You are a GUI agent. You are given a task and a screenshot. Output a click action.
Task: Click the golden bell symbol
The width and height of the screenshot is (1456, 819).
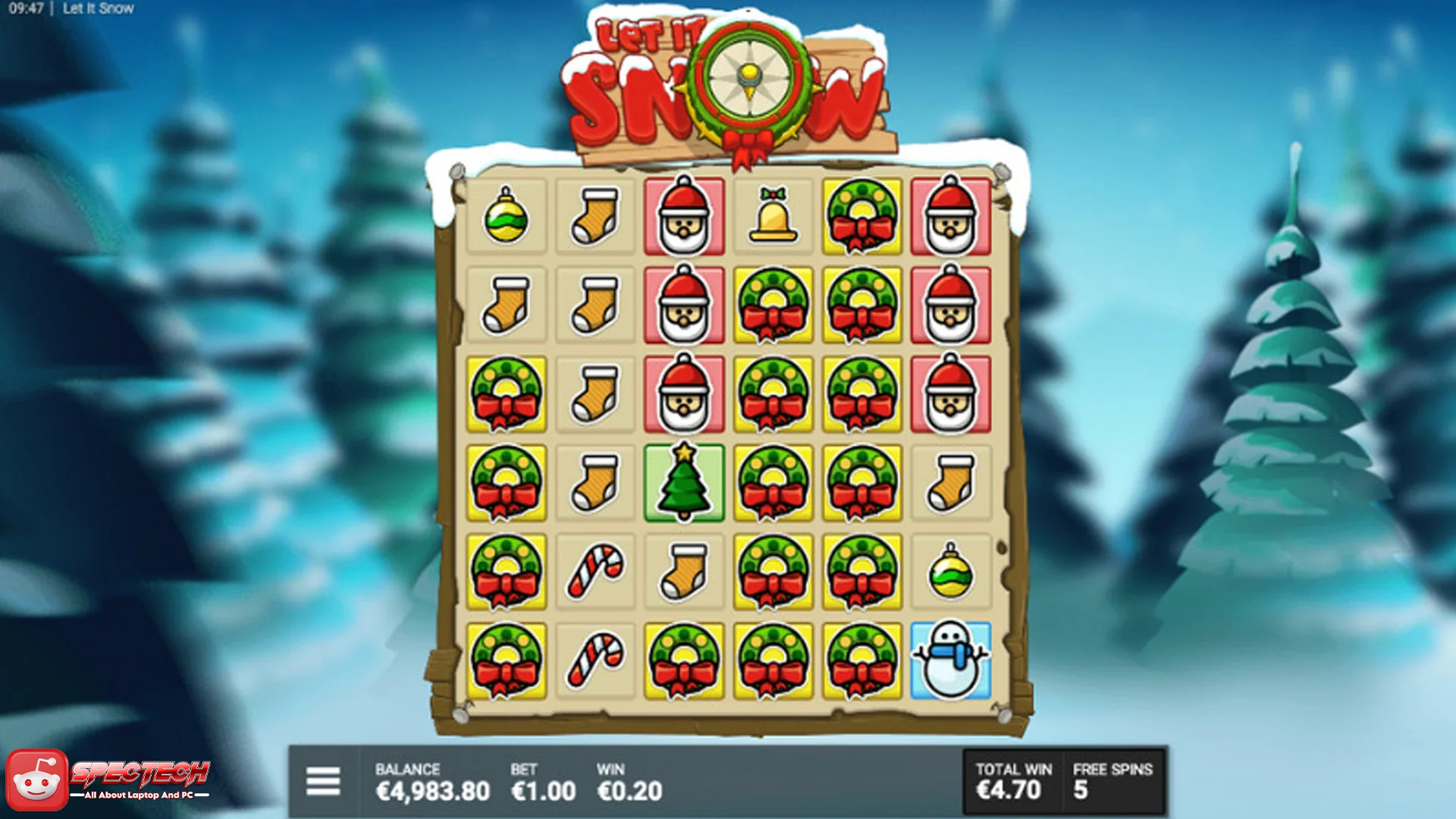click(773, 220)
